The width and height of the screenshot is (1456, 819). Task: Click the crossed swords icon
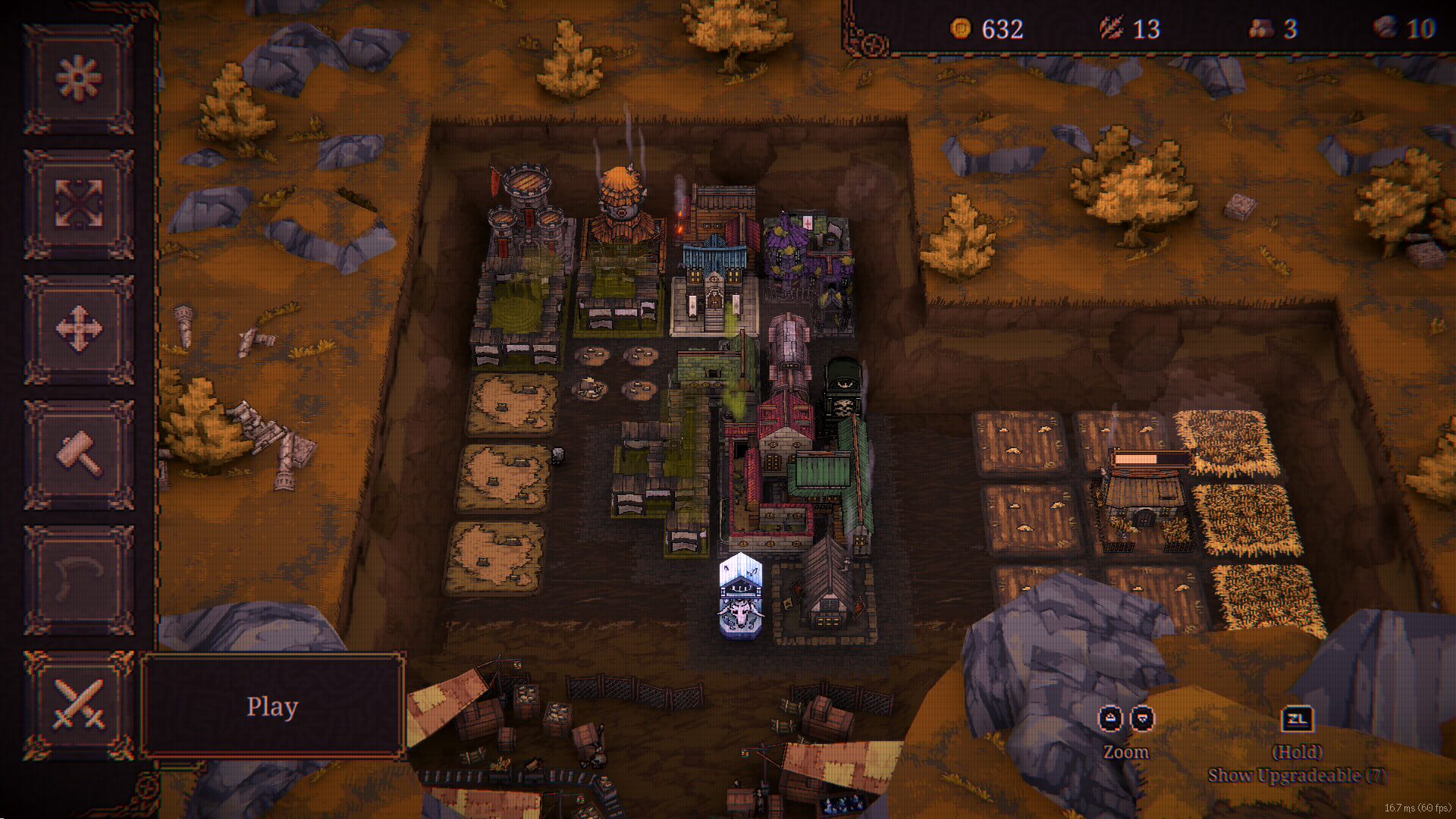coord(79,705)
